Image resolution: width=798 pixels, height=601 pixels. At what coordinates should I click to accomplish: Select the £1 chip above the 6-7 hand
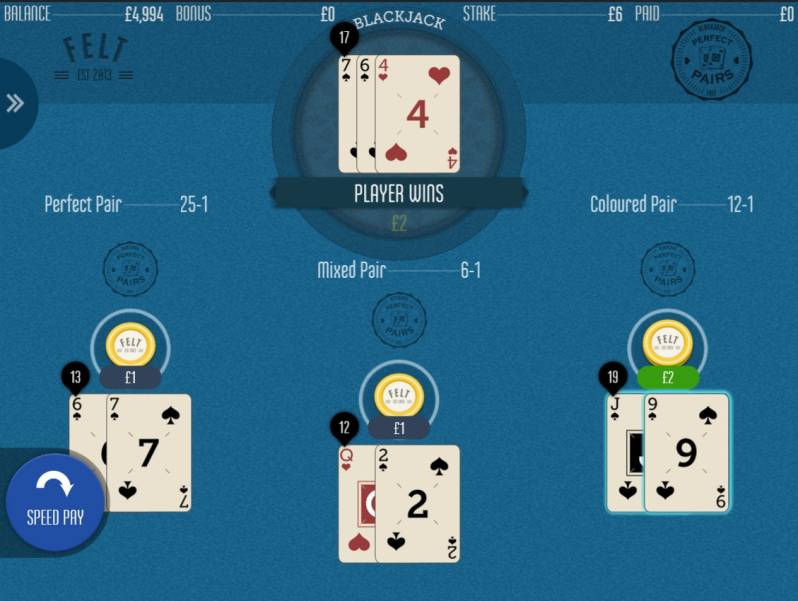[130, 344]
